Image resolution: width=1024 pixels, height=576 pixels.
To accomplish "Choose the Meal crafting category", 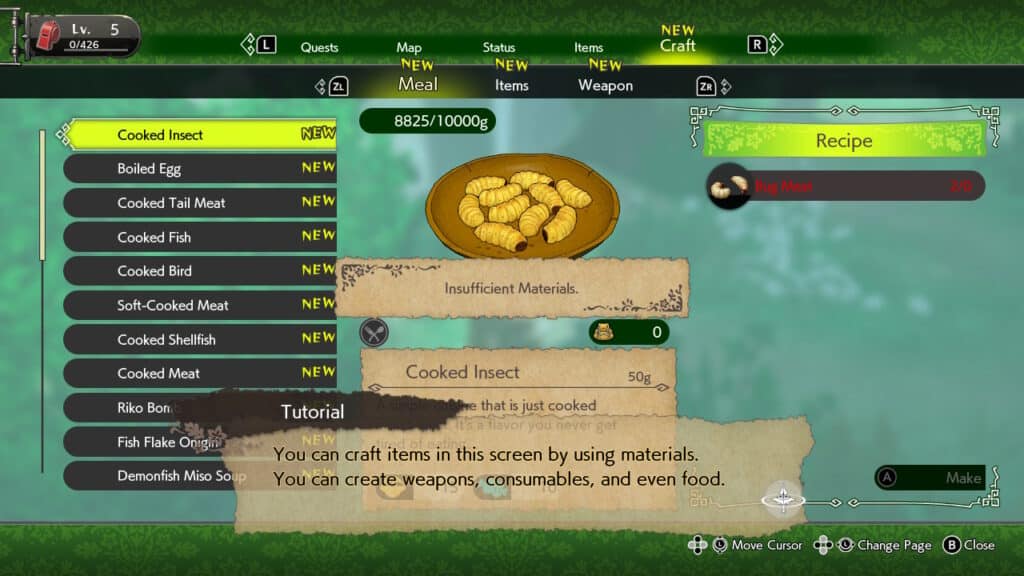I will pos(417,84).
